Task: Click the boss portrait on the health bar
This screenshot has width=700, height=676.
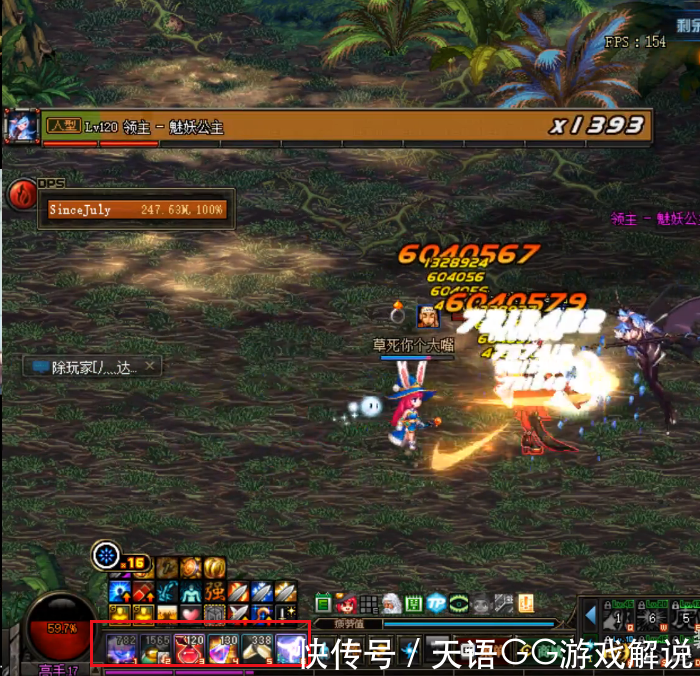Action: 21,126
